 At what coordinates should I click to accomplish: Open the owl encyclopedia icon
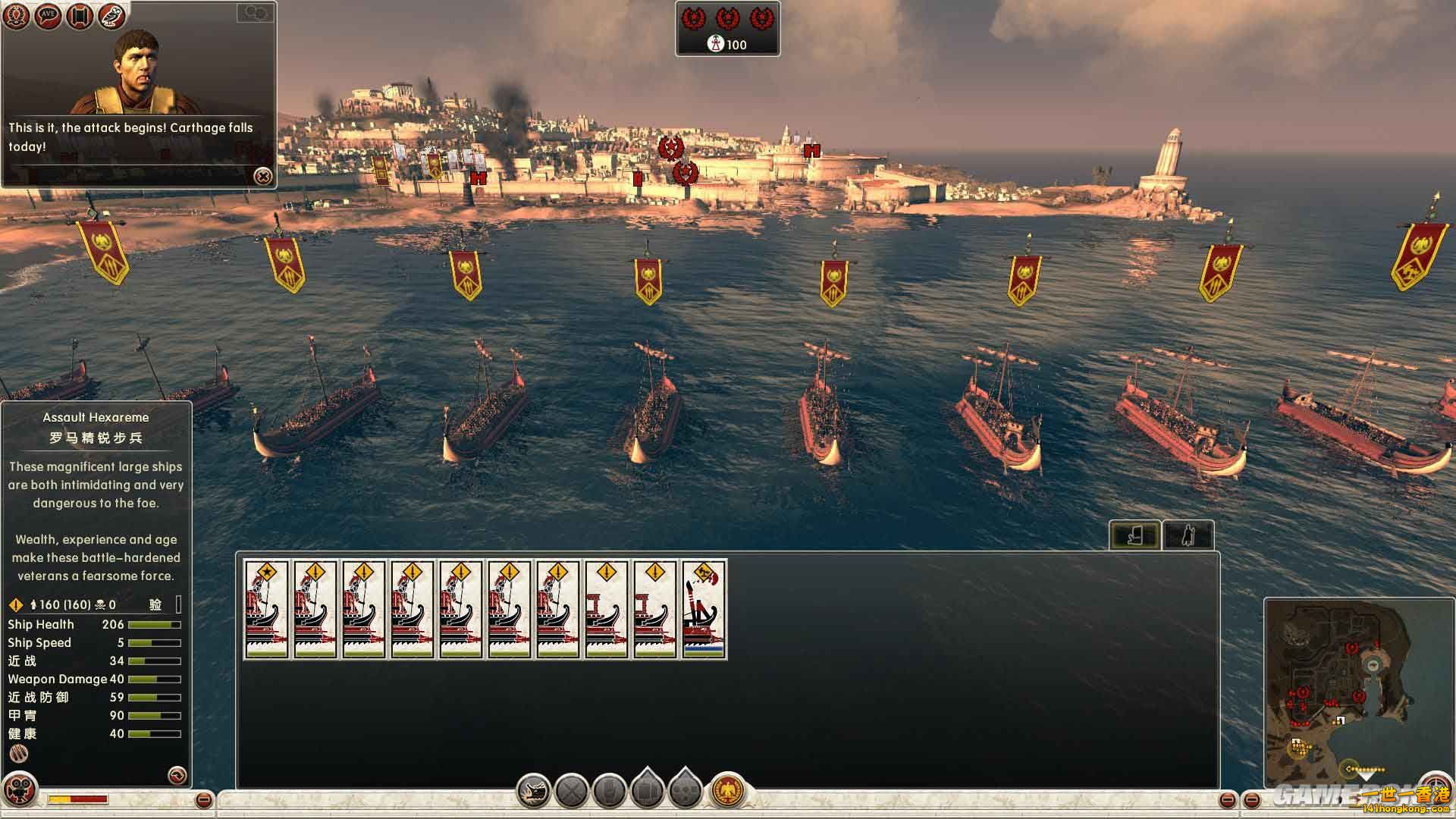[x=111, y=16]
